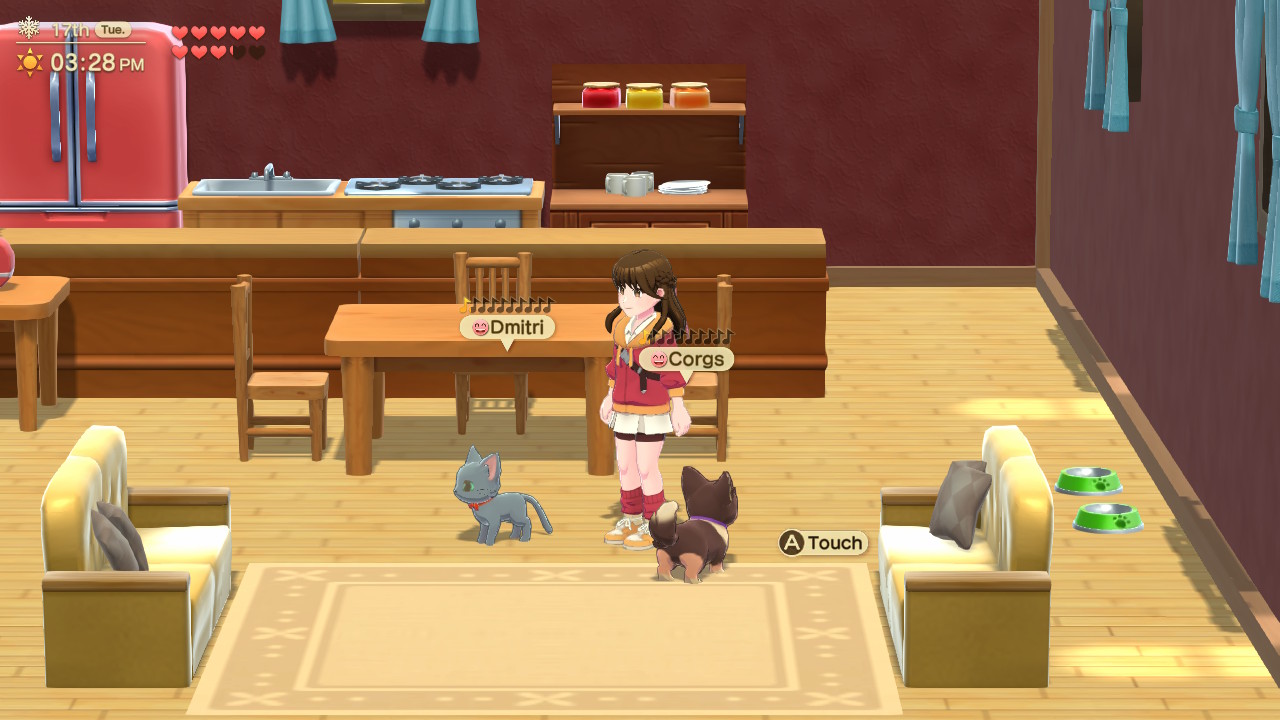
Task: Open Dmitri's name tag speech bubble
Action: 505,326
